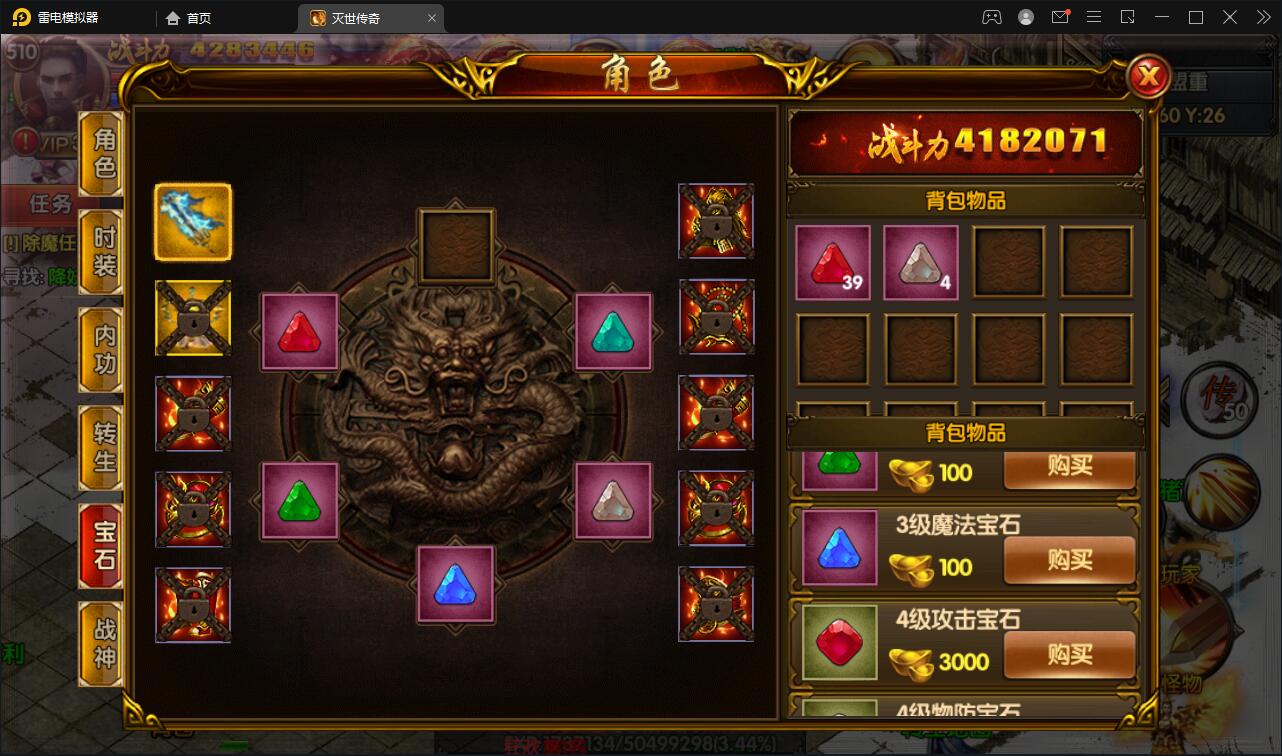This screenshot has width=1282, height=756.
Task: Click the cyan gem socket right of the dragon
Action: [x=613, y=331]
